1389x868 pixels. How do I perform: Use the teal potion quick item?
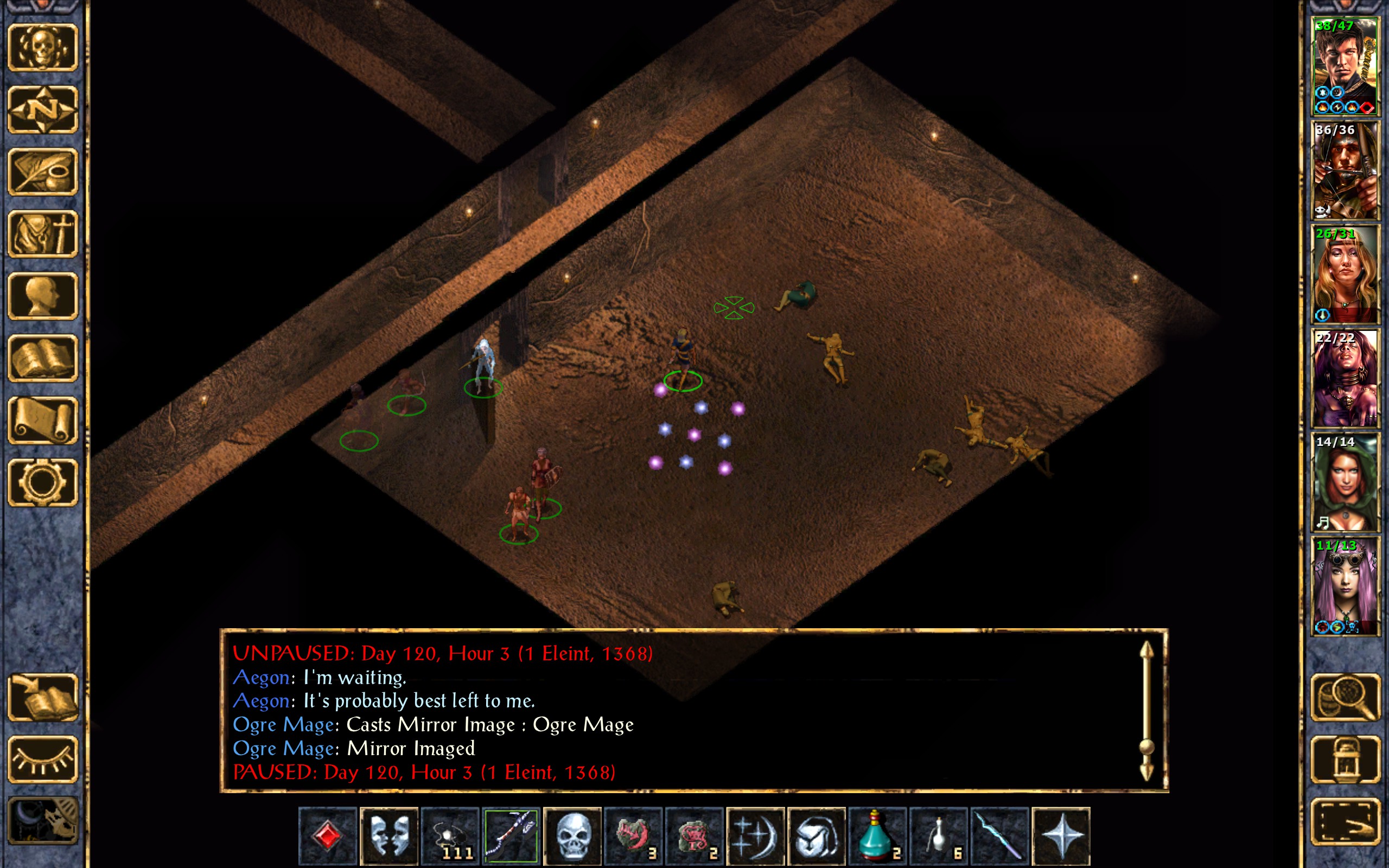pos(877,836)
